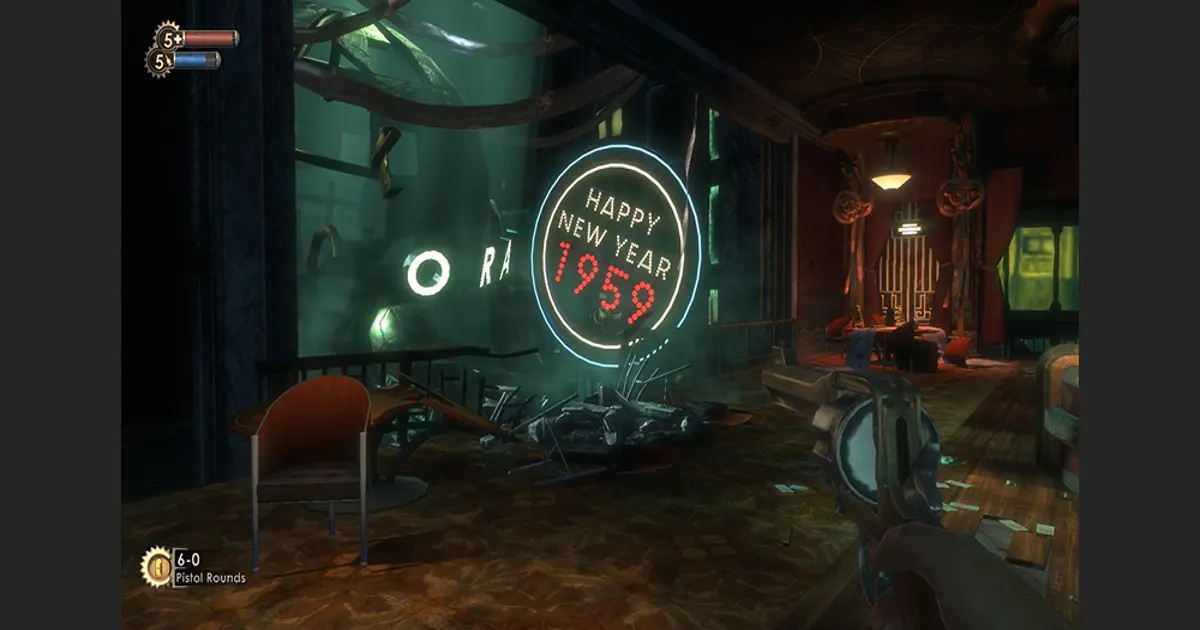Select the EVE hypo counter gear
1200x630 pixels.
[x=160, y=62]
